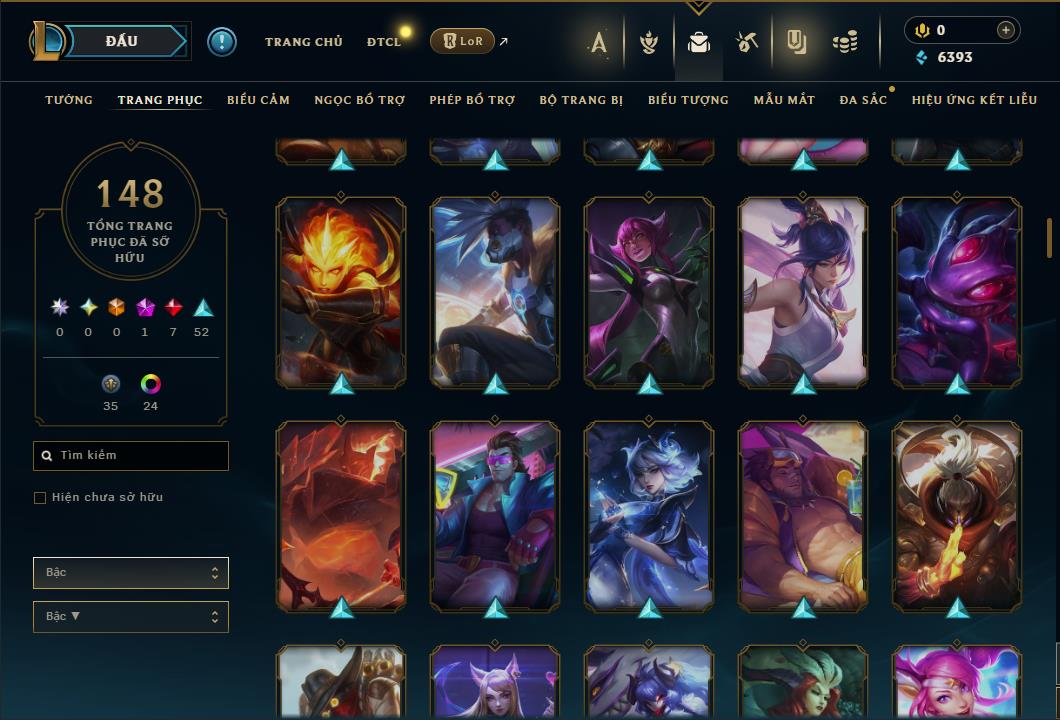
Task: Switch to the BIỂU CẢM tab
Action: click(258, 100)
